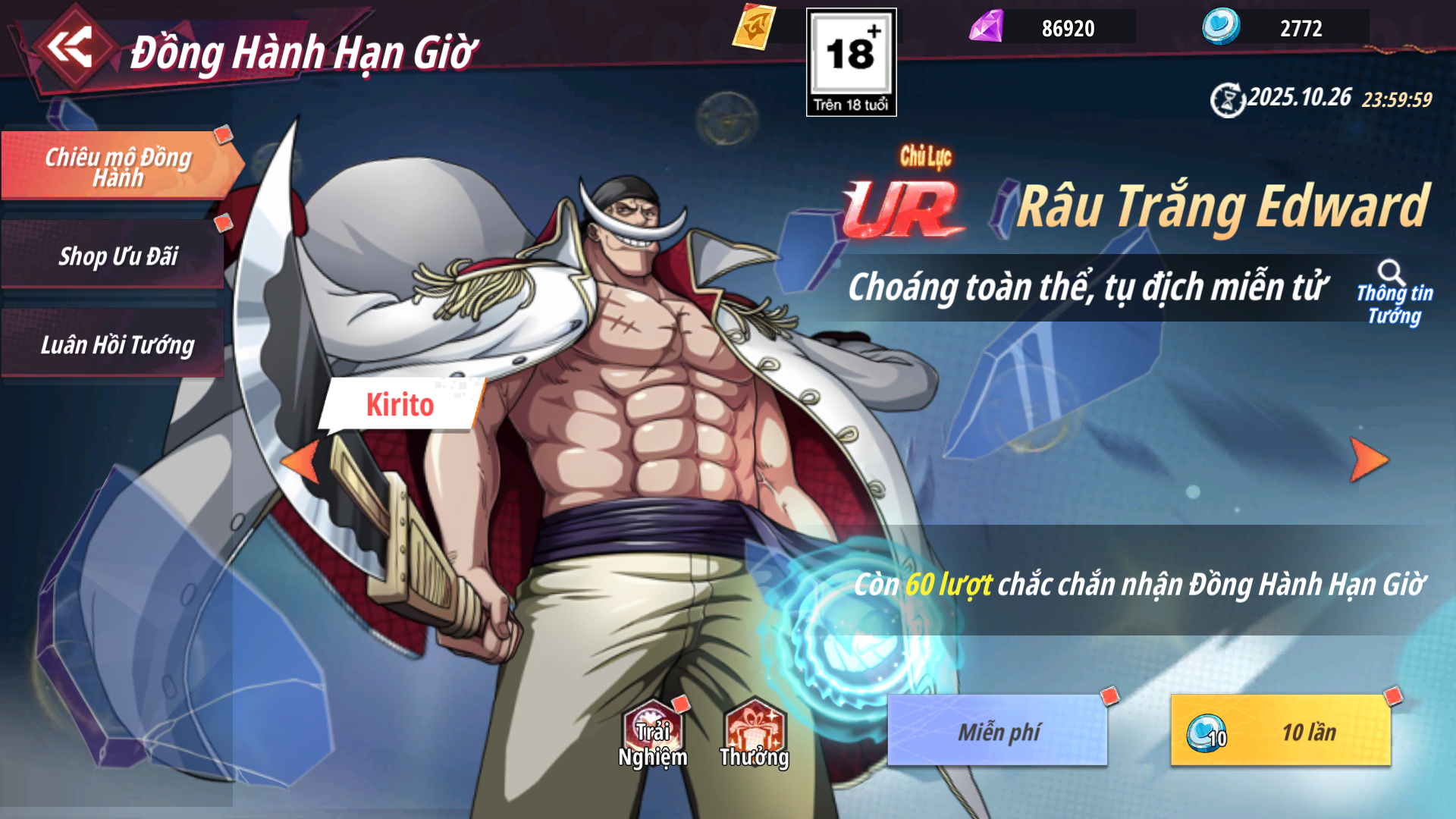Open the Trải Nghiệm trial icon
Viewport: 1456px width, 819px height.
(x=652, y=734)
